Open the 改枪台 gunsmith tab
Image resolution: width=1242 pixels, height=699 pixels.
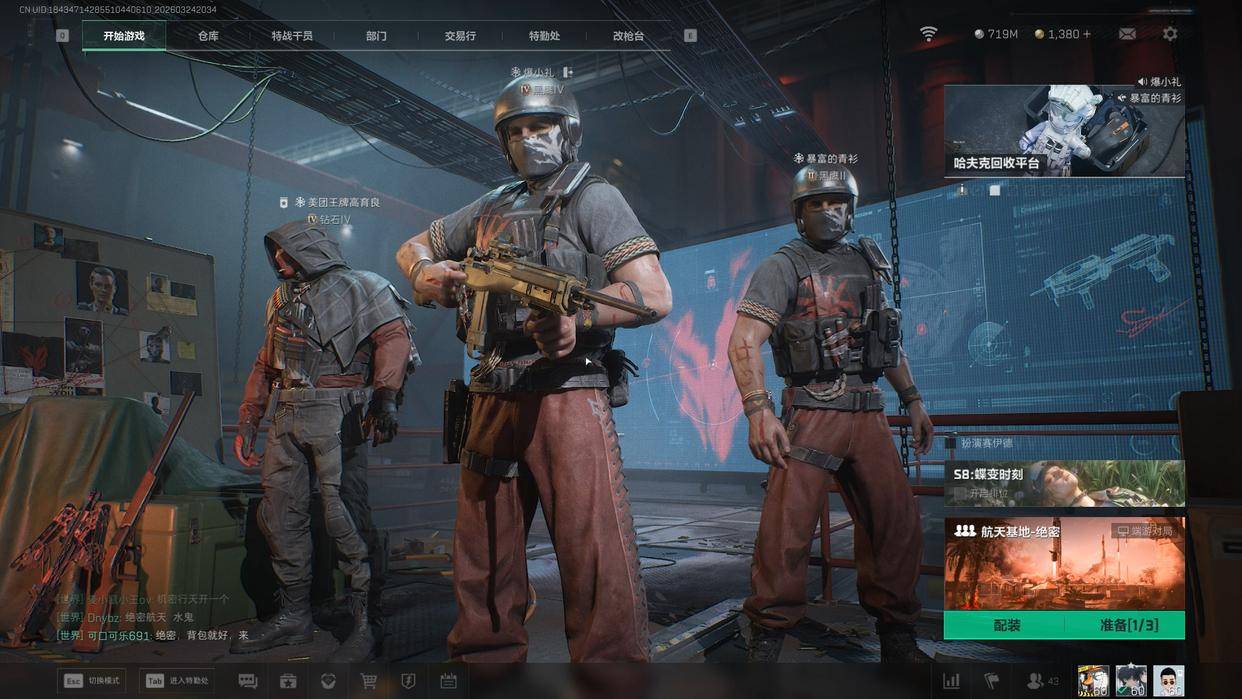[628, 36]
